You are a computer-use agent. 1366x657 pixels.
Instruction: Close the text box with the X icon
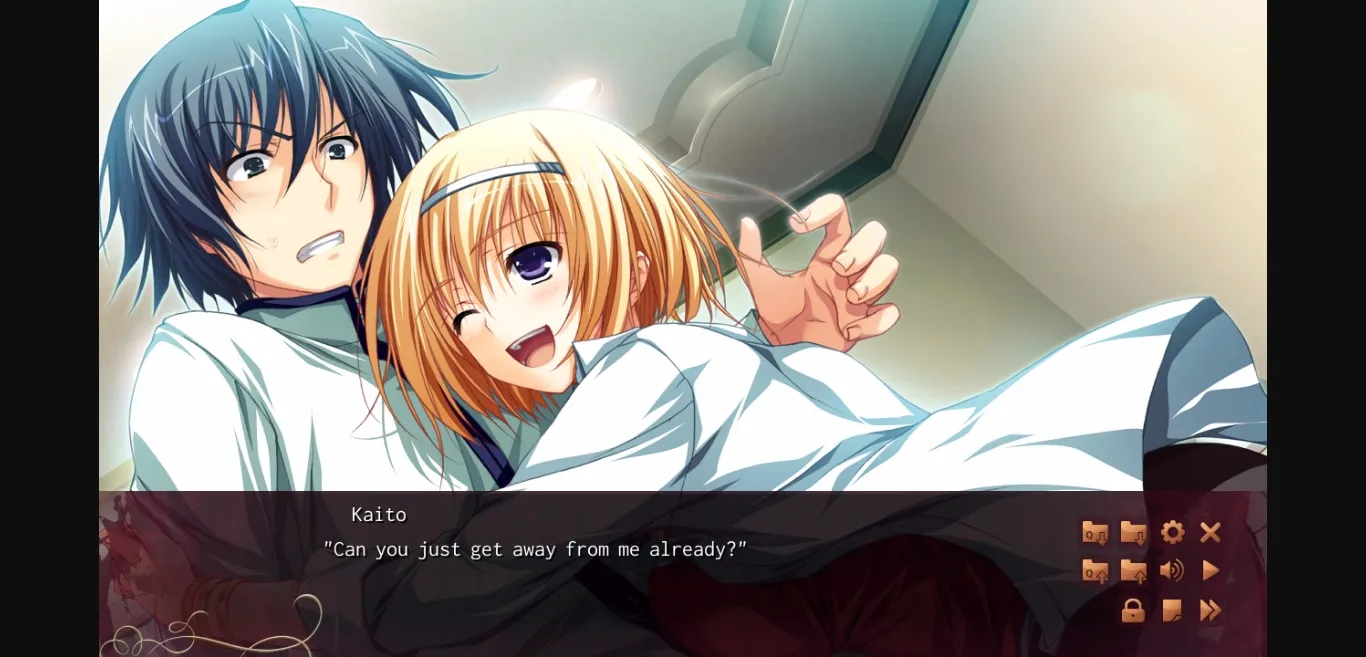tap(1210, 533)
